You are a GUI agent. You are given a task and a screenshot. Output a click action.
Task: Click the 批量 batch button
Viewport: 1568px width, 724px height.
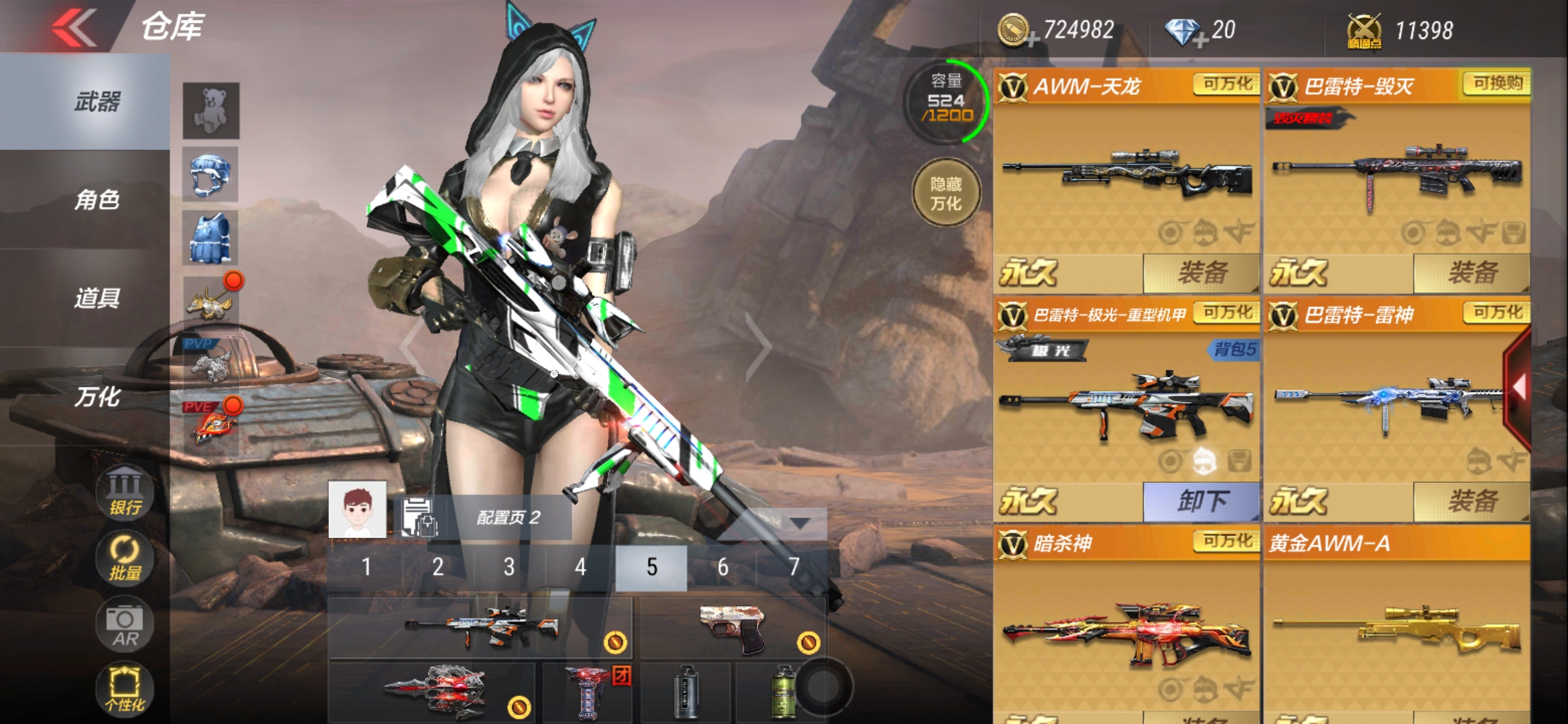pos(125,558)
